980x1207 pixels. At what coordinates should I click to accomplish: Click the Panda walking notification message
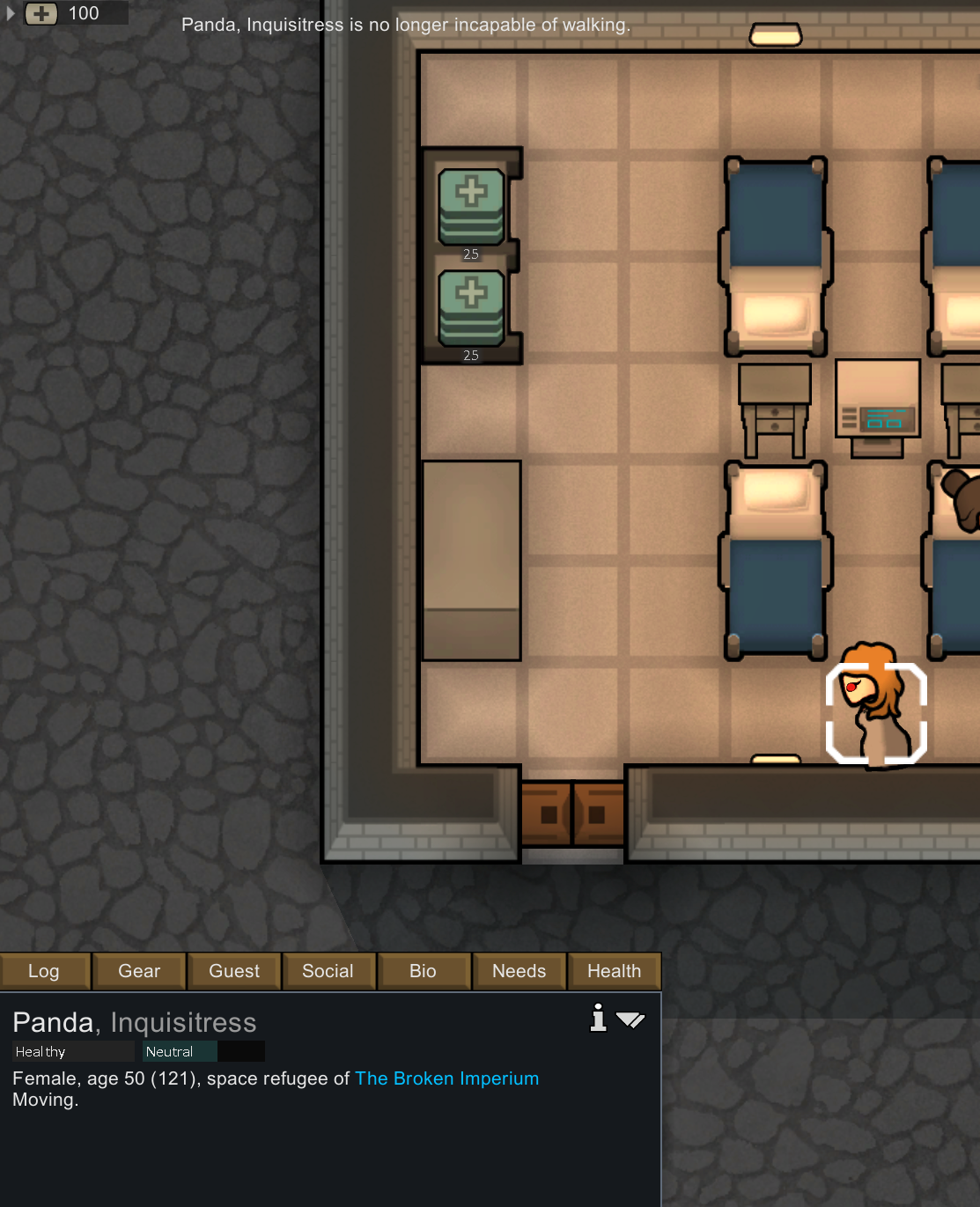(x=406, y=25)
